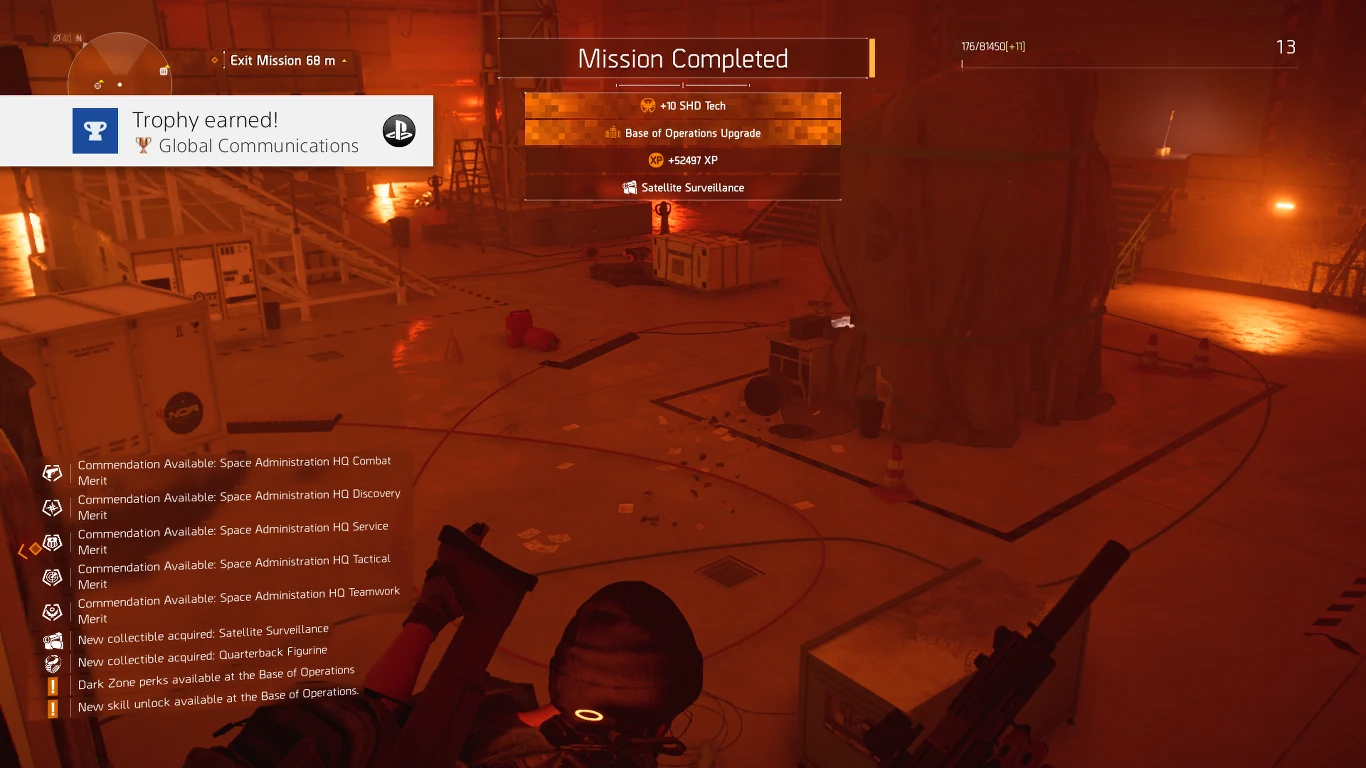1366x768 pixels.
Task: Click the Mission Completed banner
Action: tap(683, 58)
